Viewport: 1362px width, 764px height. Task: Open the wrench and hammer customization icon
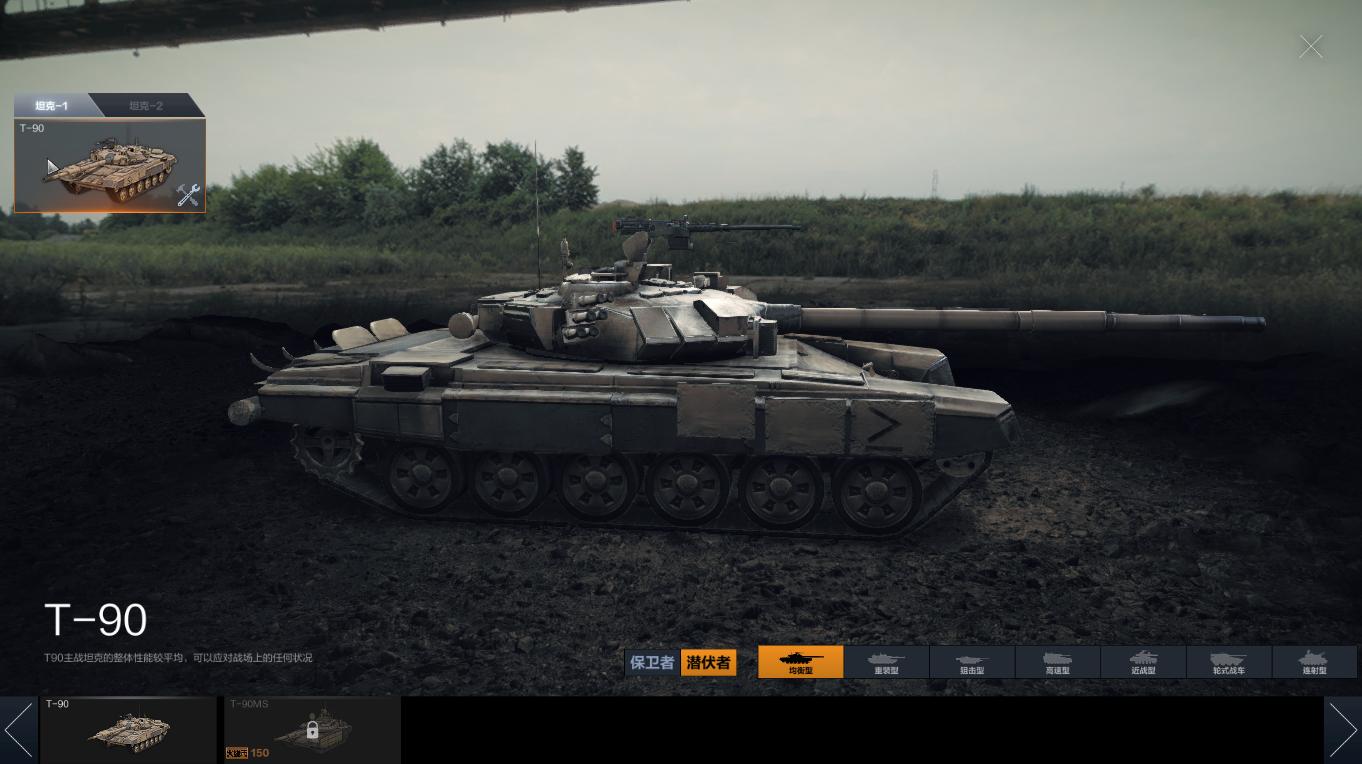(x=187, y=195)
